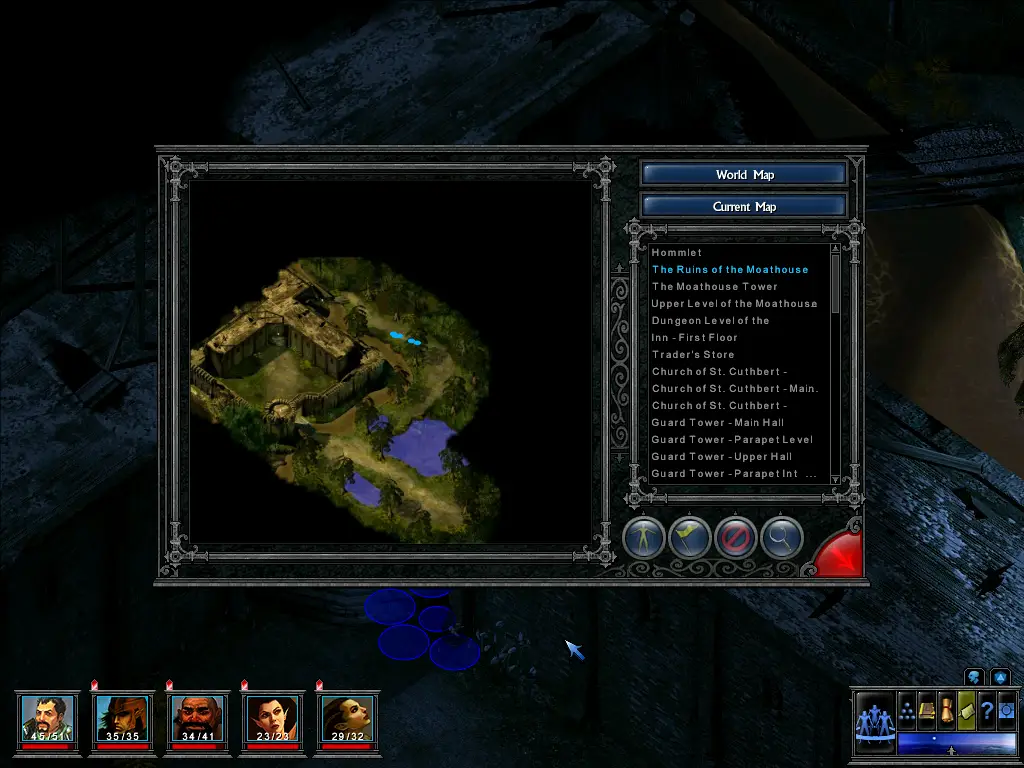Image resolution: width=1024 pixels, height=768 pixels.
Task: Use the magnifying glass zoom button
Action: click(x=781, y=538)
